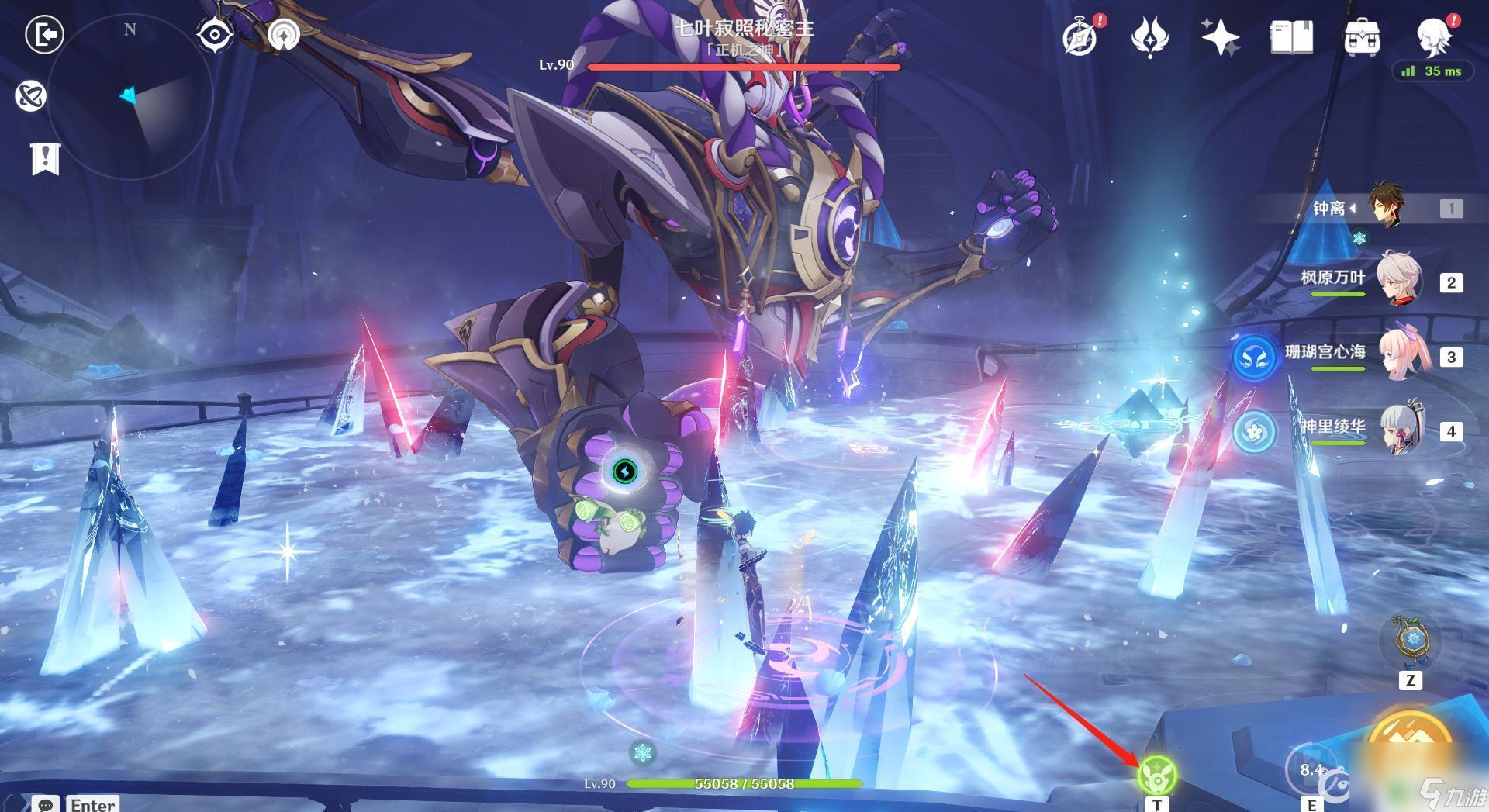This screenshot has width=1489, height=812.
Task: Use the gadget above the Z key
Action: click(1411, 642)
